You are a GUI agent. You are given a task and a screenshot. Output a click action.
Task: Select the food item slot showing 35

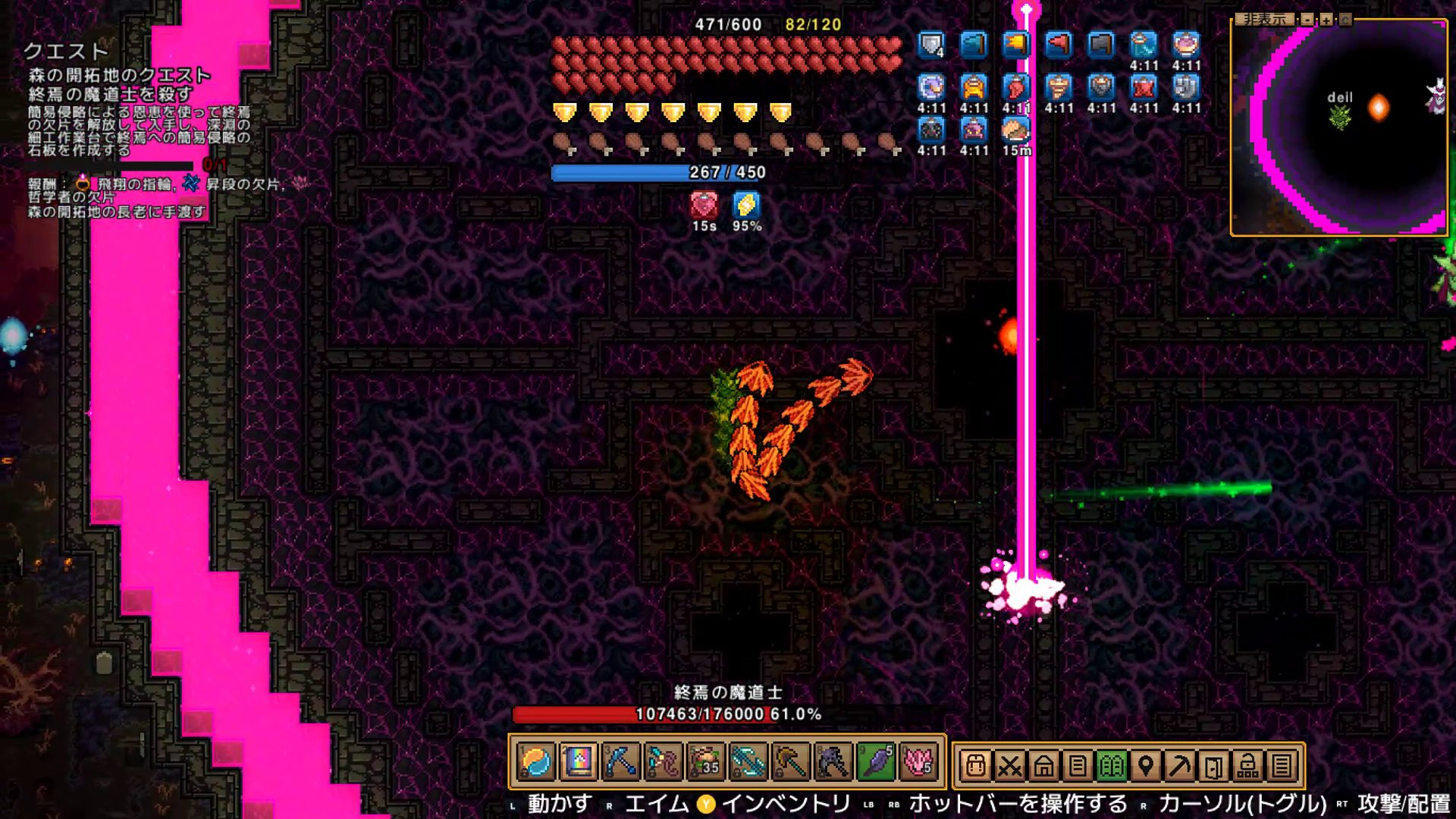point(705,763)
